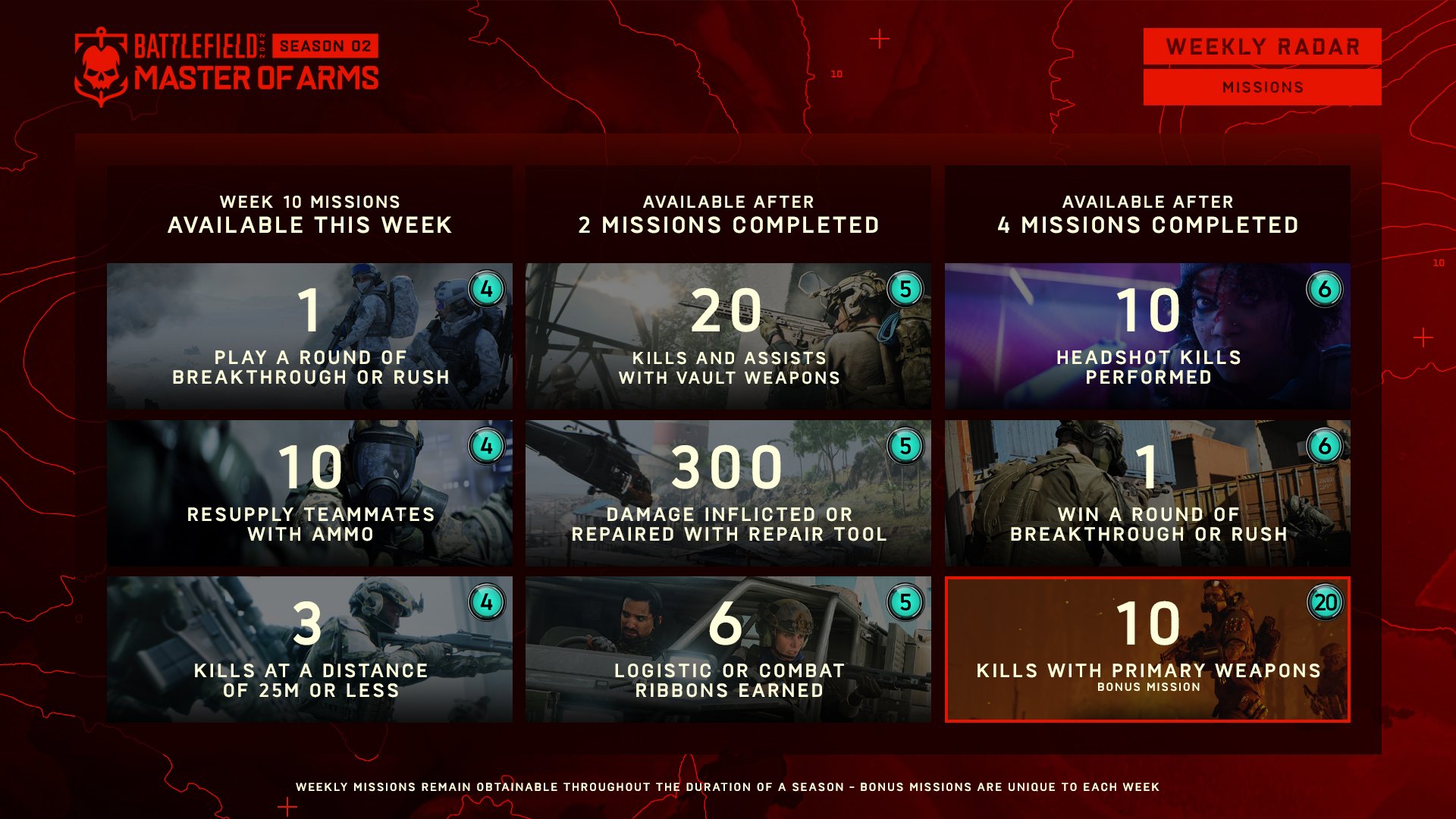Image resolution: width=1456 pixels, height=819 pixels.
Task: Choose the Kills with Primary Weapons bonus mission
Action: [1147, 649]
